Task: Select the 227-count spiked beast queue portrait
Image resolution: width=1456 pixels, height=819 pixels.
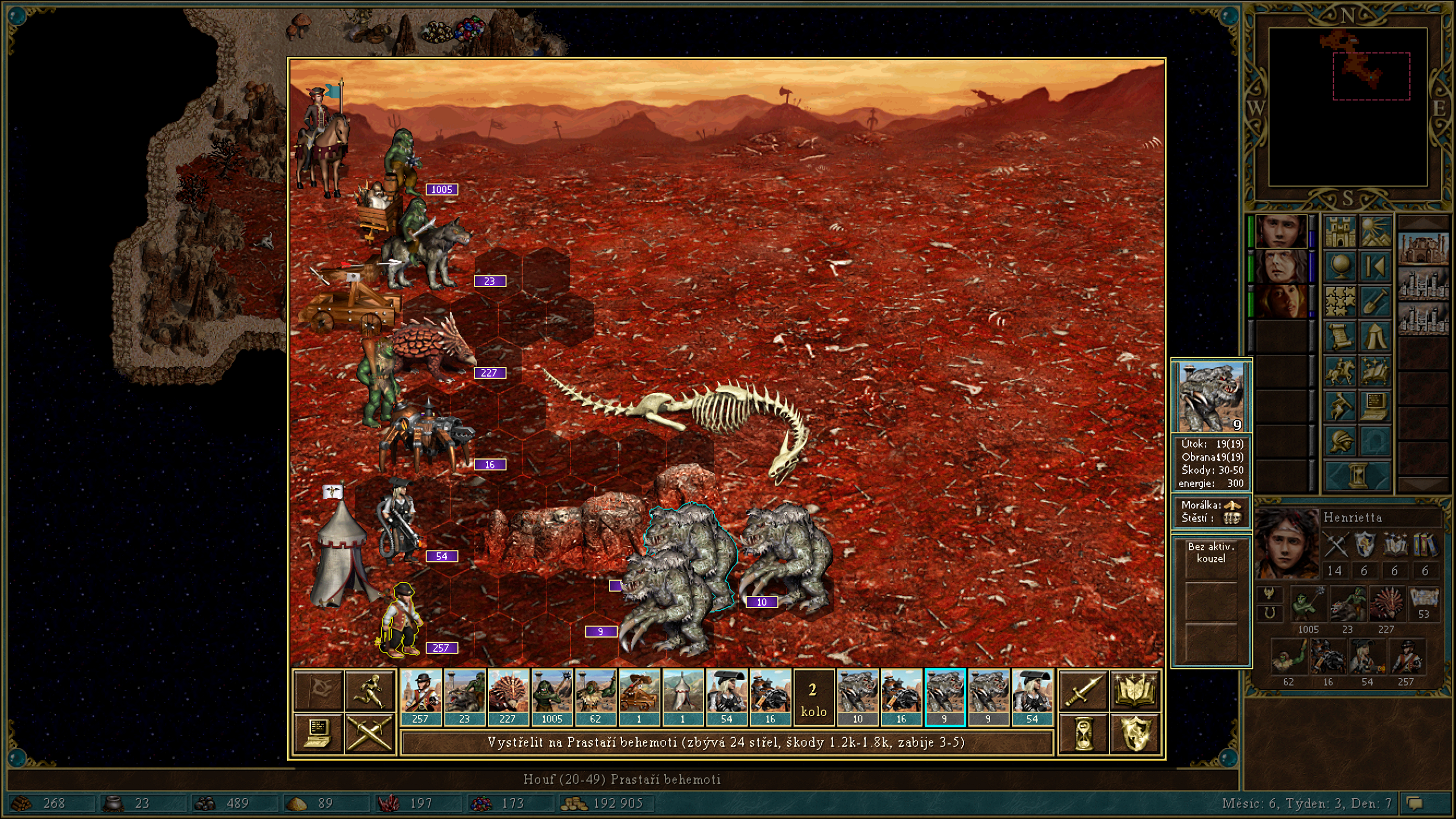Action: click(x=508, y=697)
